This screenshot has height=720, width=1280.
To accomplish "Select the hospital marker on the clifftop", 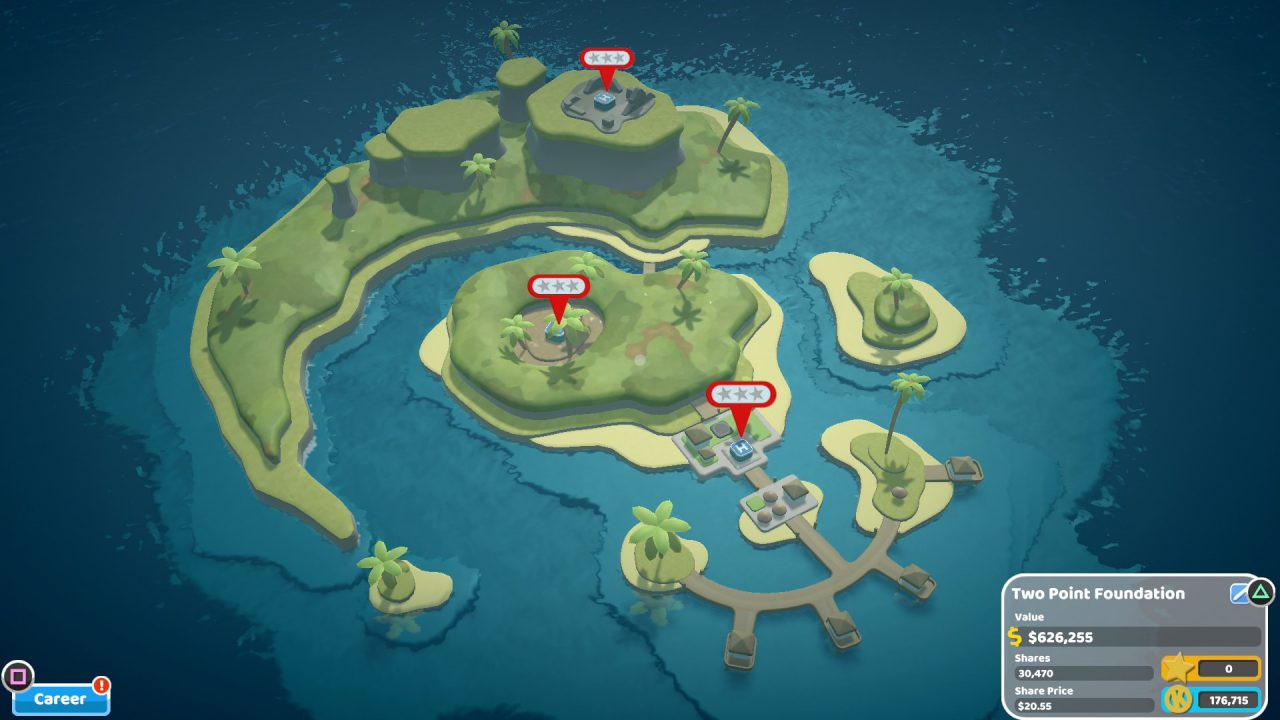I will (606, 60).
